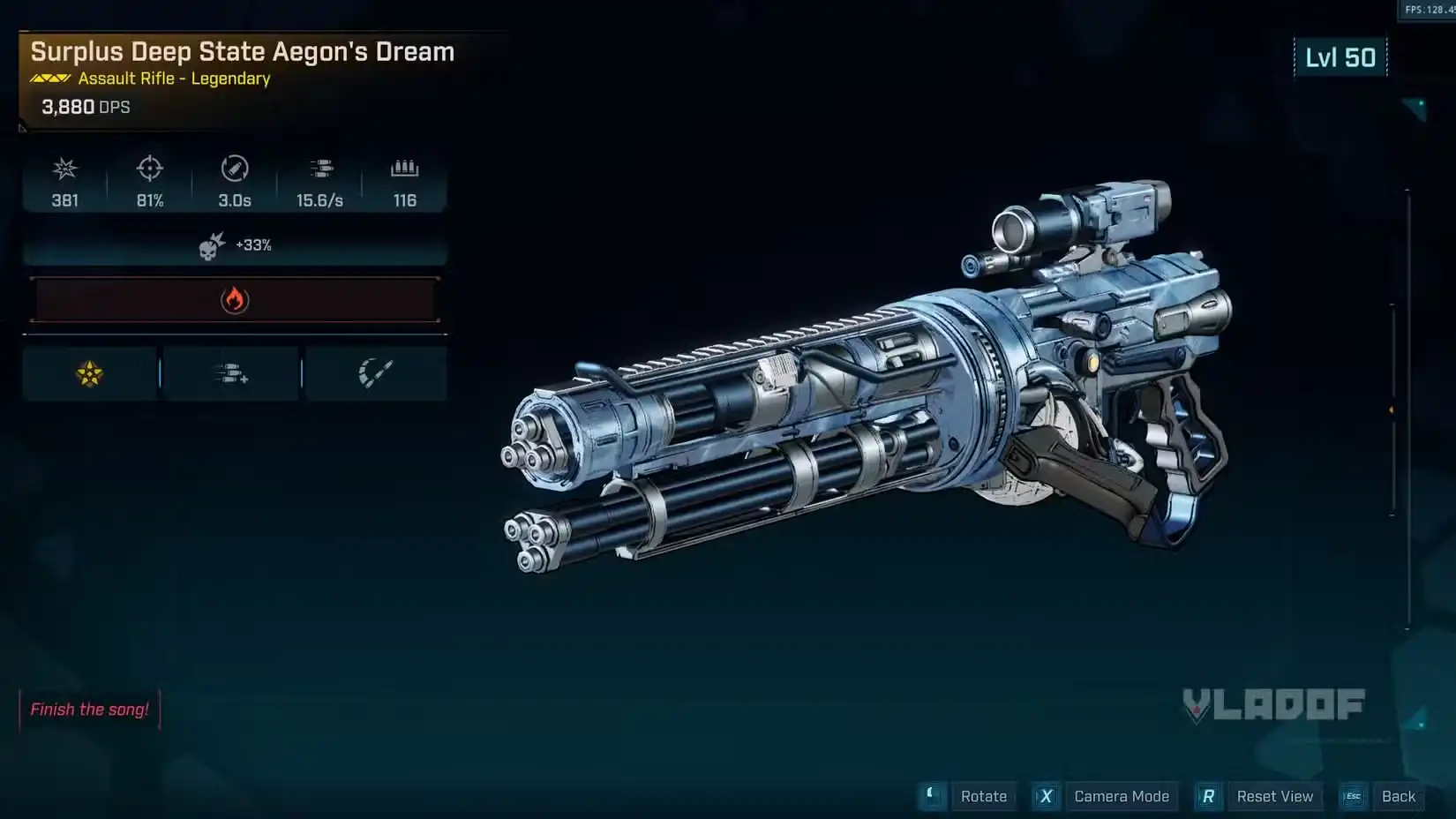Click the fire rate icon above 15.6/s
The image size is (1456, 819).
point(321,169)
